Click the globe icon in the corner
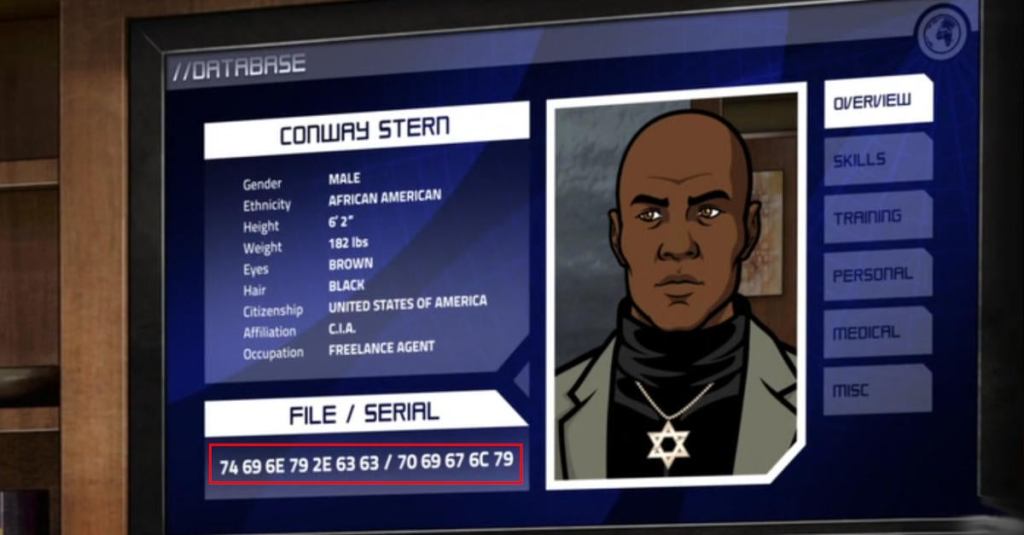The image size is (1024, 535). (942, 35)
